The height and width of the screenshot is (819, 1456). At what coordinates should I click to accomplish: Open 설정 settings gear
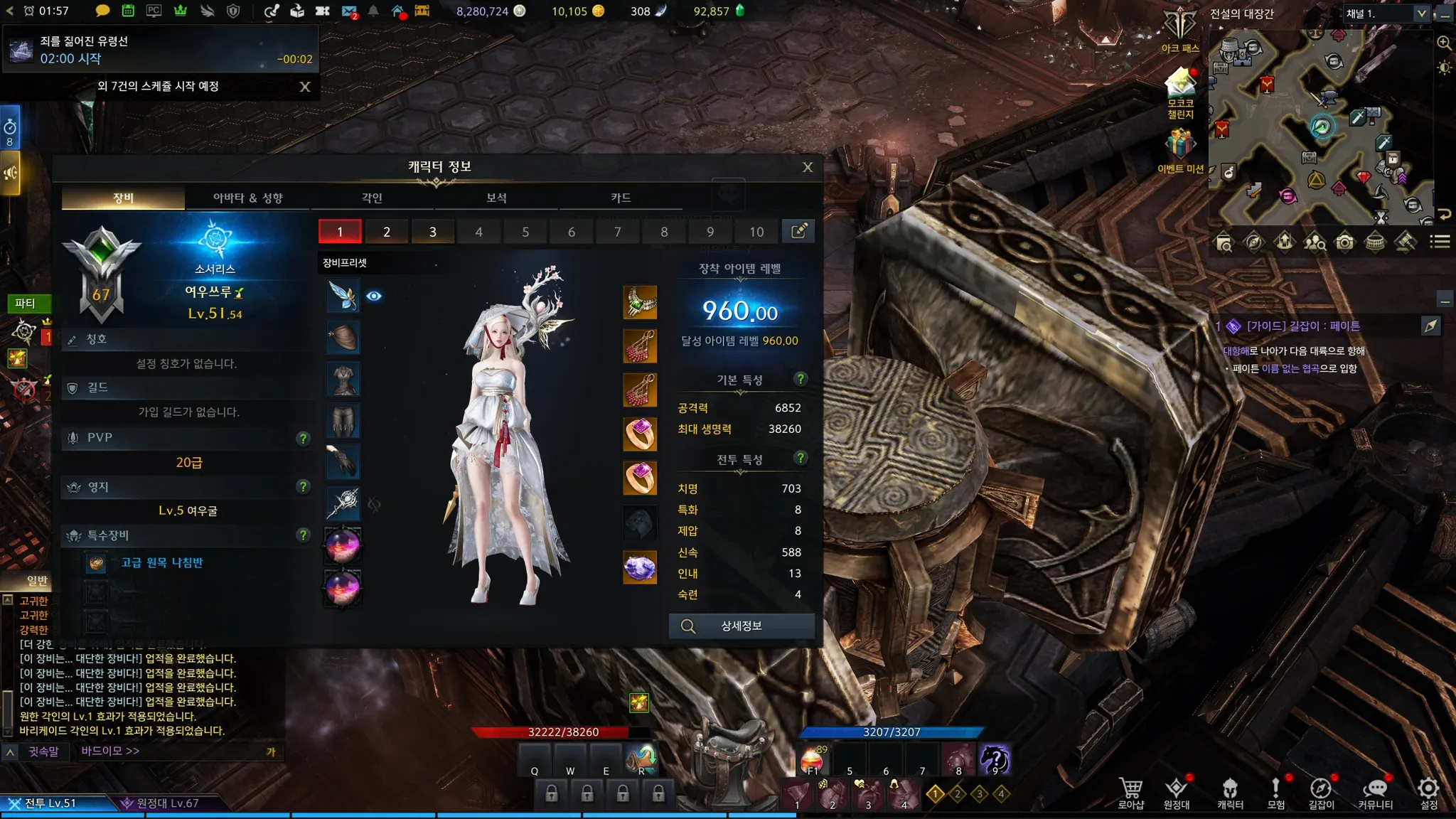pos(1428,793)
